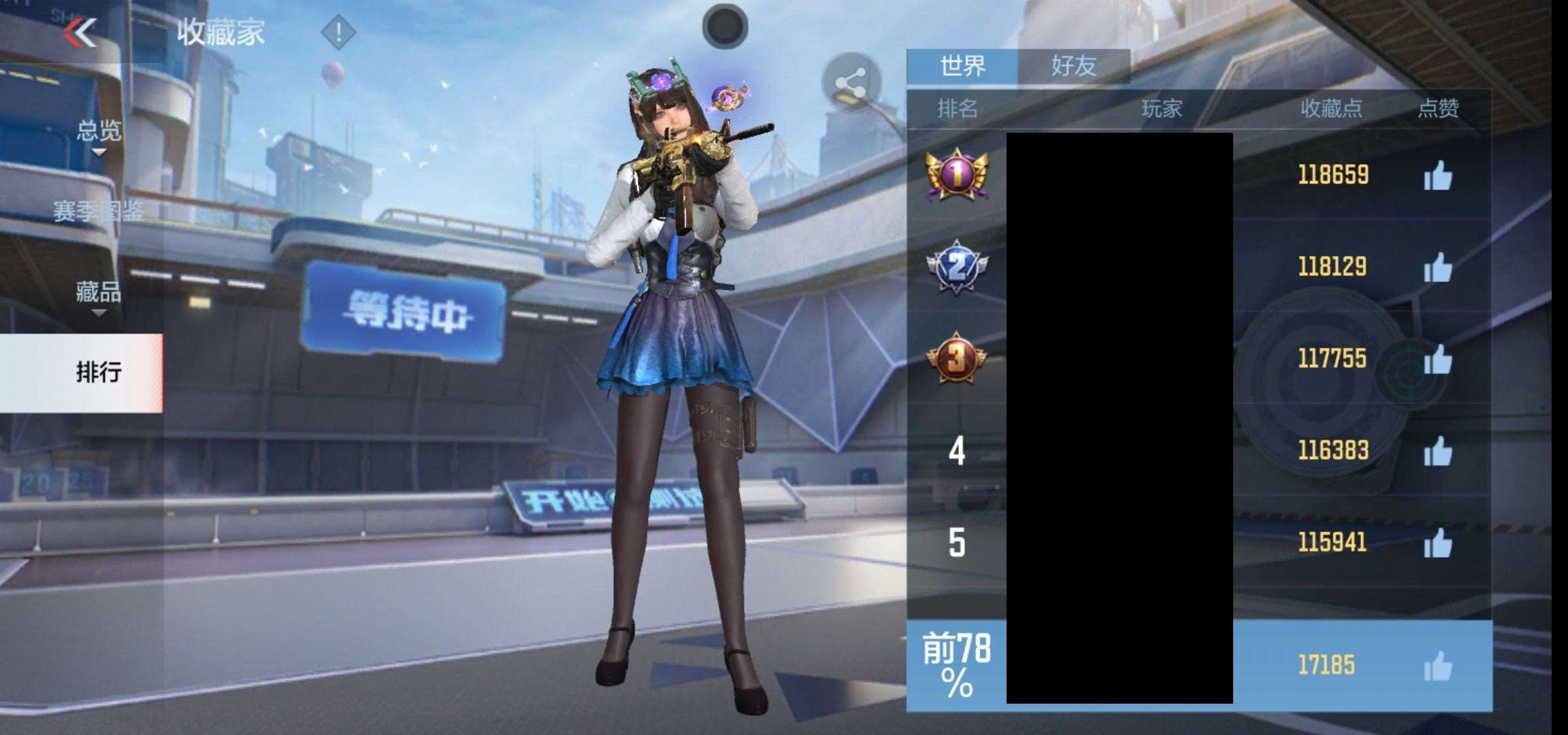Give a thumbs-up to rank 3 player

[1437, 359]
